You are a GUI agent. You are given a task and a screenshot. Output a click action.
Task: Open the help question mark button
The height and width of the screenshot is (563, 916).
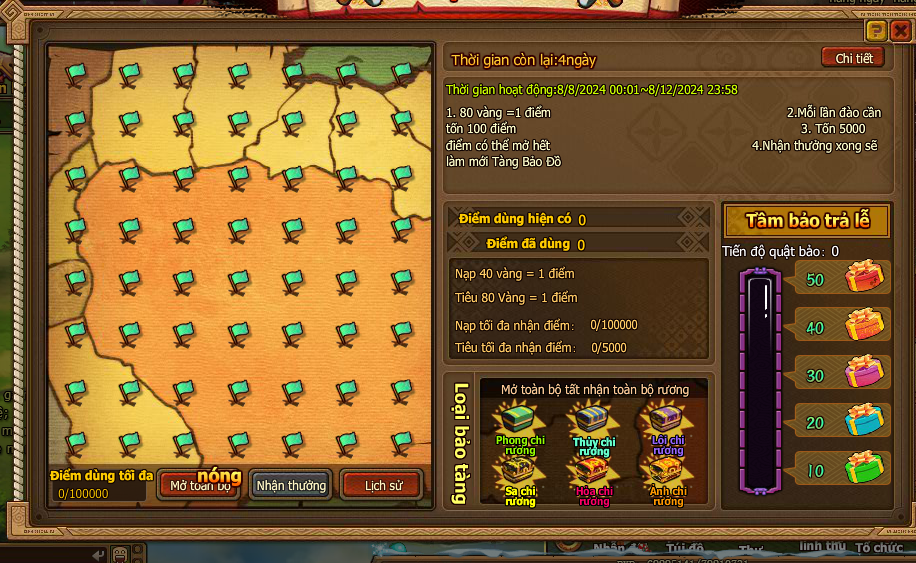click(x=875, y=31)
